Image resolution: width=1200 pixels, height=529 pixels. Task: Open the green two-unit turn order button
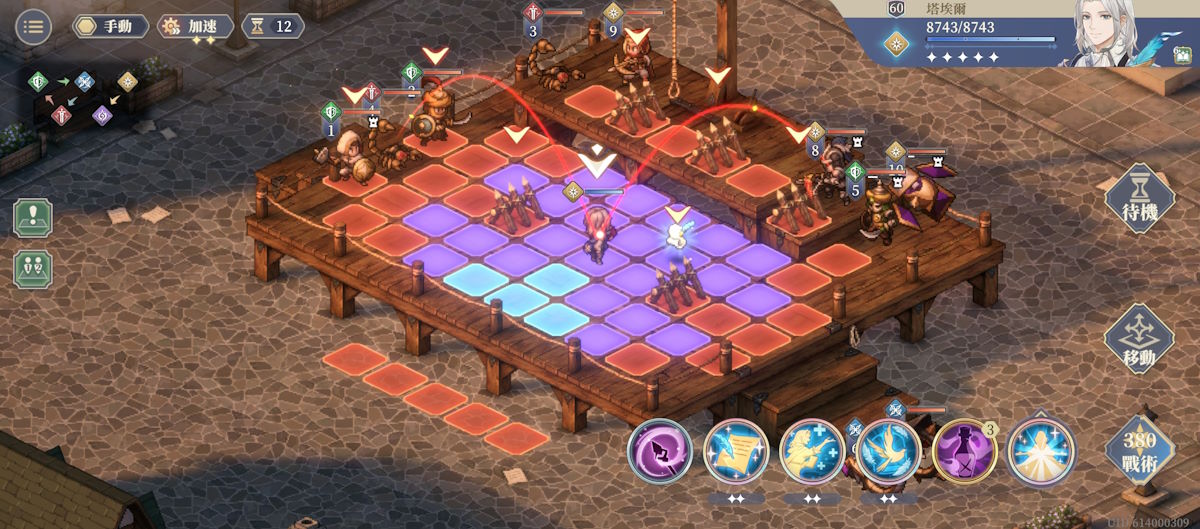[x=33, y=269]
